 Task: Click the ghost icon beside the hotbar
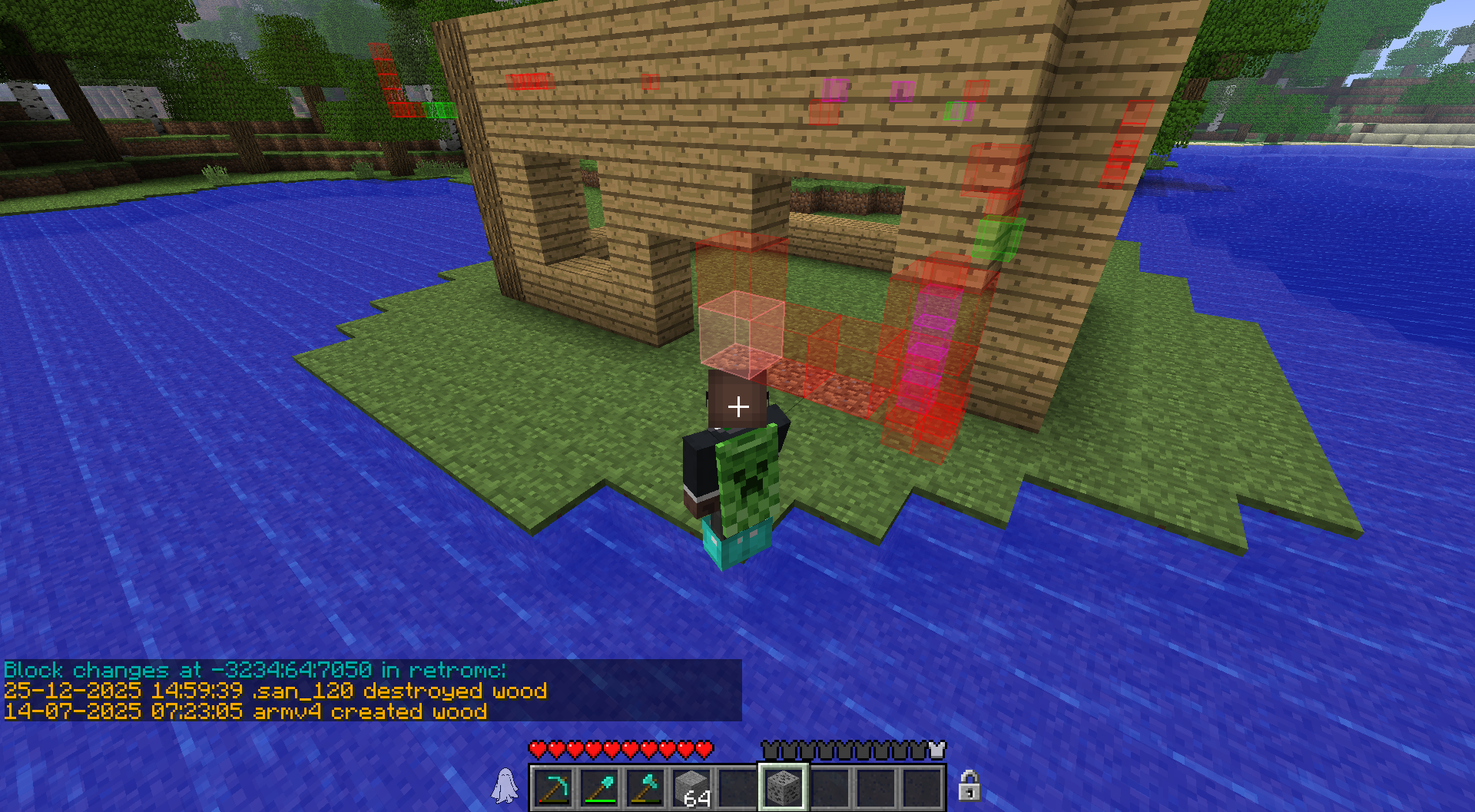pyautogui.click(x=505, y=786)
